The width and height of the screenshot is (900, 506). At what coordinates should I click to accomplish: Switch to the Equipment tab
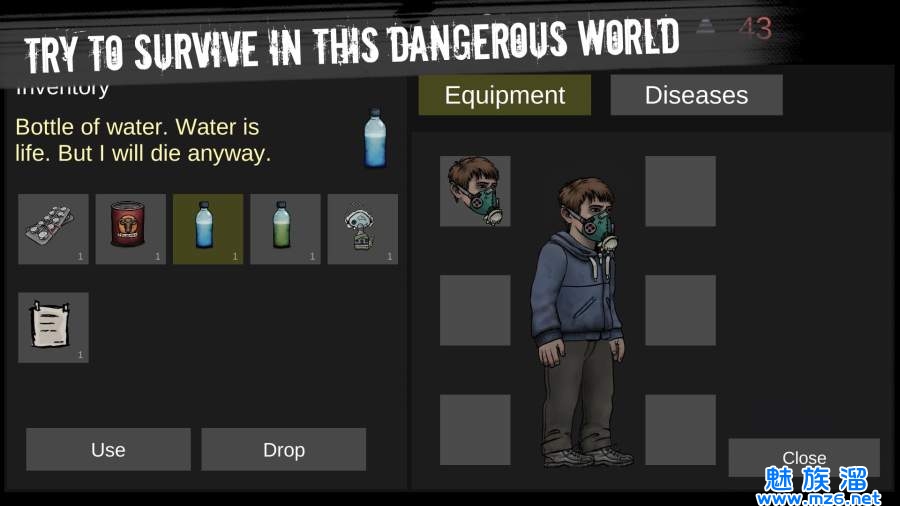click(504, 95)
